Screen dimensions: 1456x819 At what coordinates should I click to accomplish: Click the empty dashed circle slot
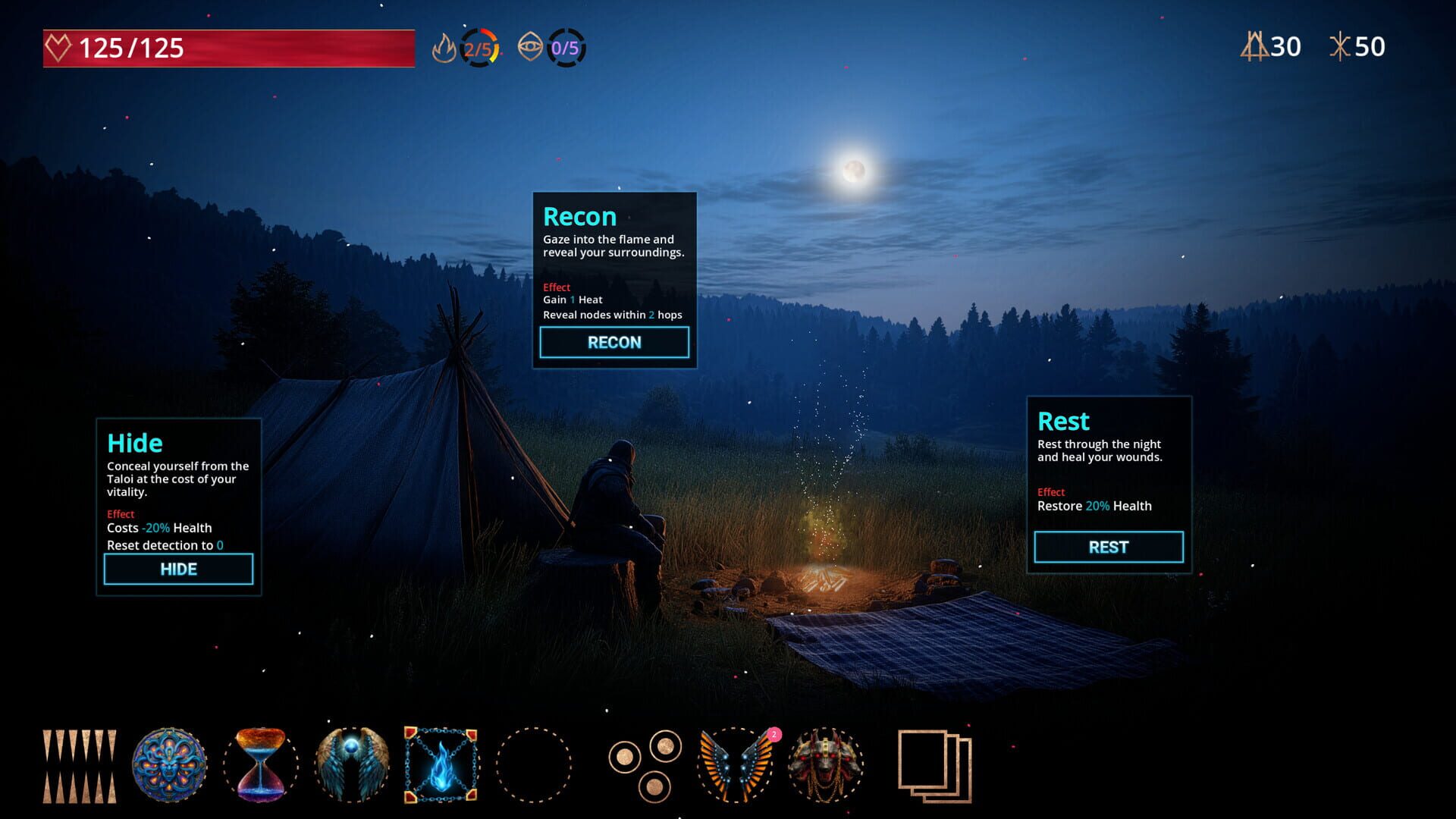click(533, 765)
